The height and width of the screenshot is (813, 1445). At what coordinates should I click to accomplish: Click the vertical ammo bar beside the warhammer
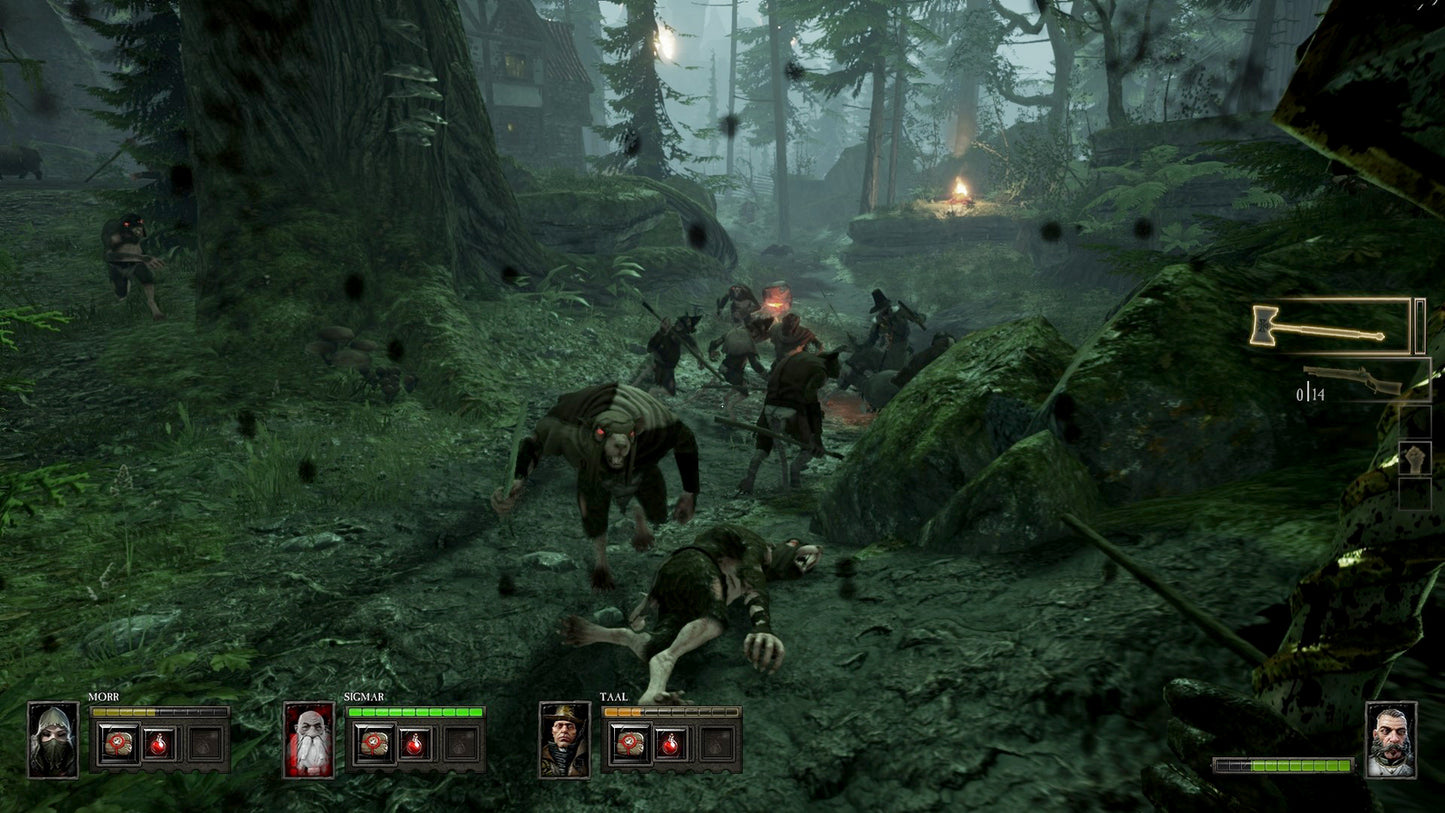pyautogui.click(x=1420, y=324)
